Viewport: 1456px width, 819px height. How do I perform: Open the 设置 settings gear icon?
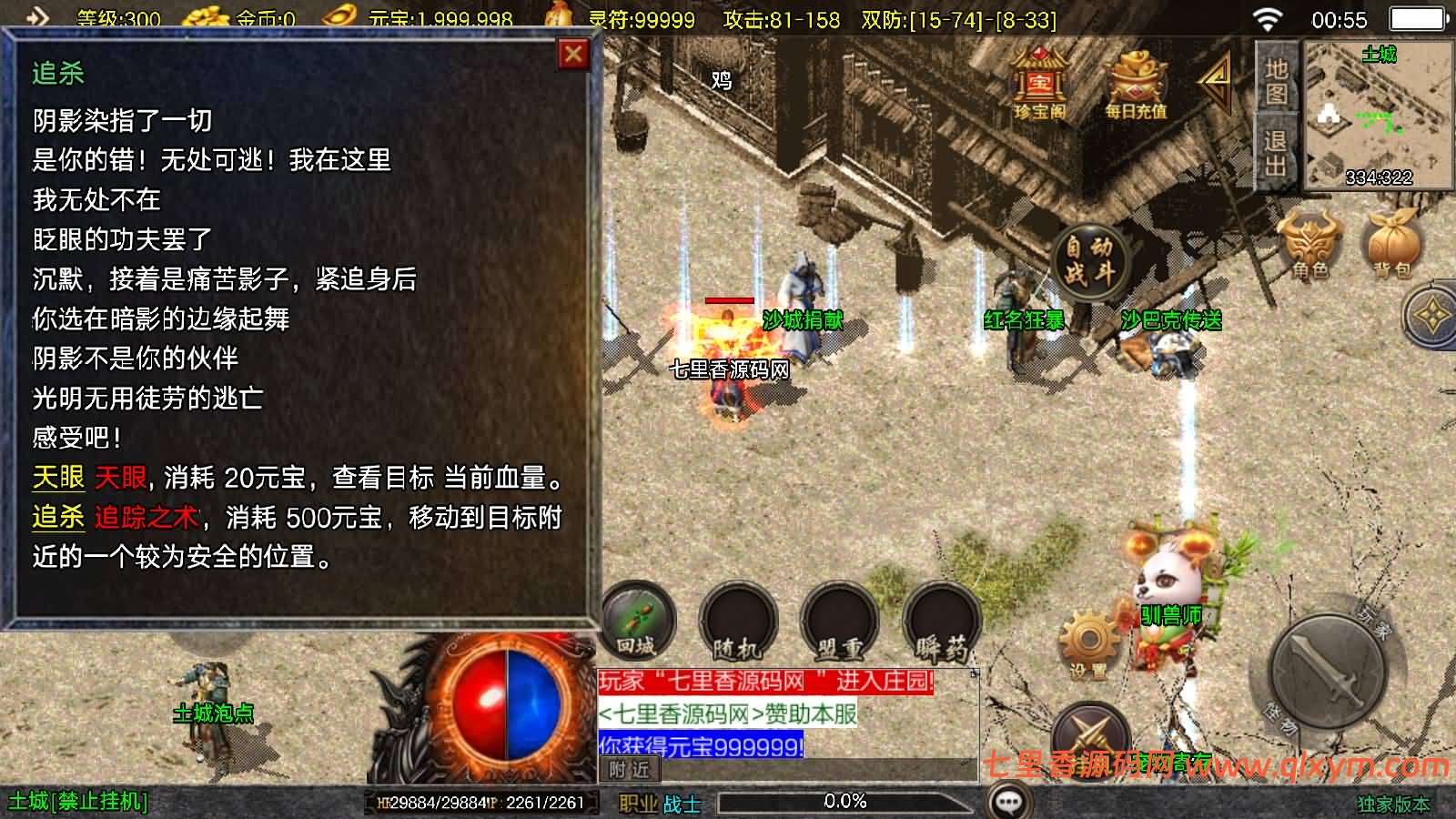(1088, 635)
